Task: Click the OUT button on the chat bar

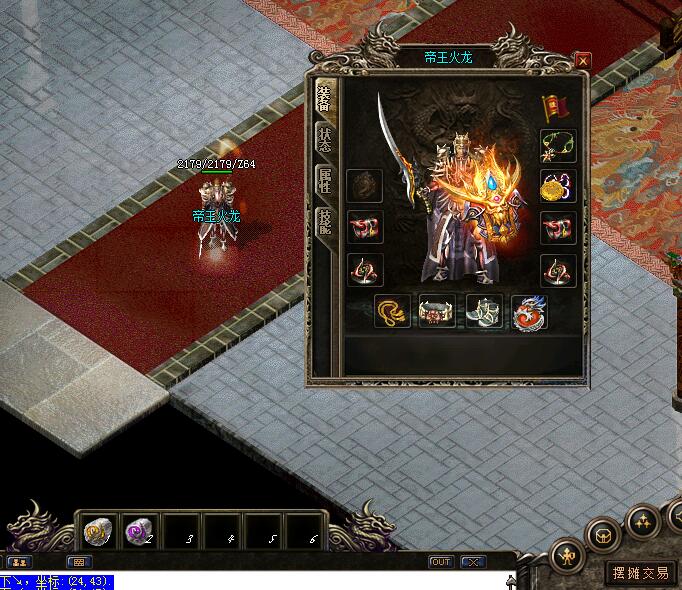Action: [x=441, y=562]
